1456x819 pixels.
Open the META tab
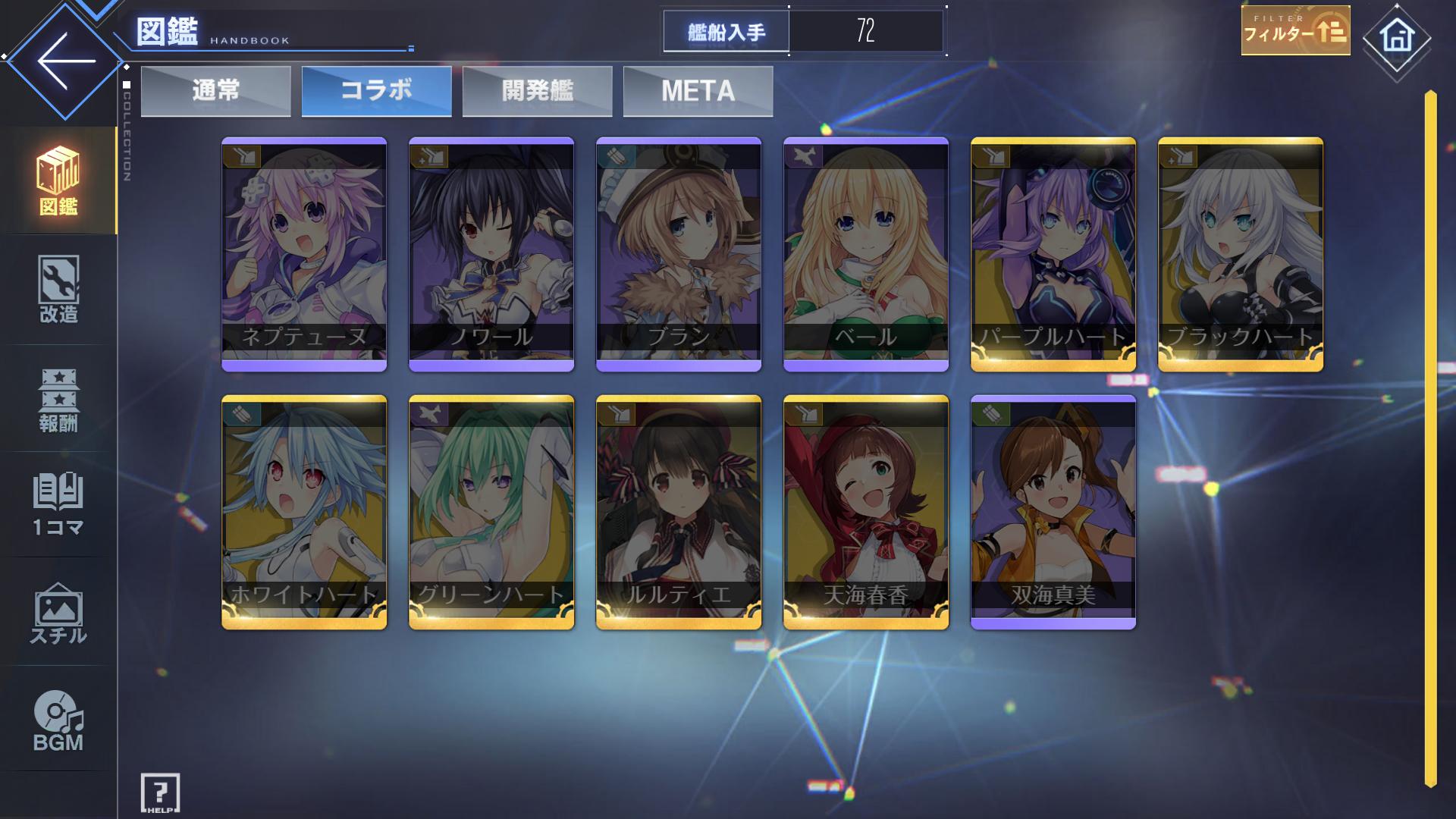tap(698, 91)
